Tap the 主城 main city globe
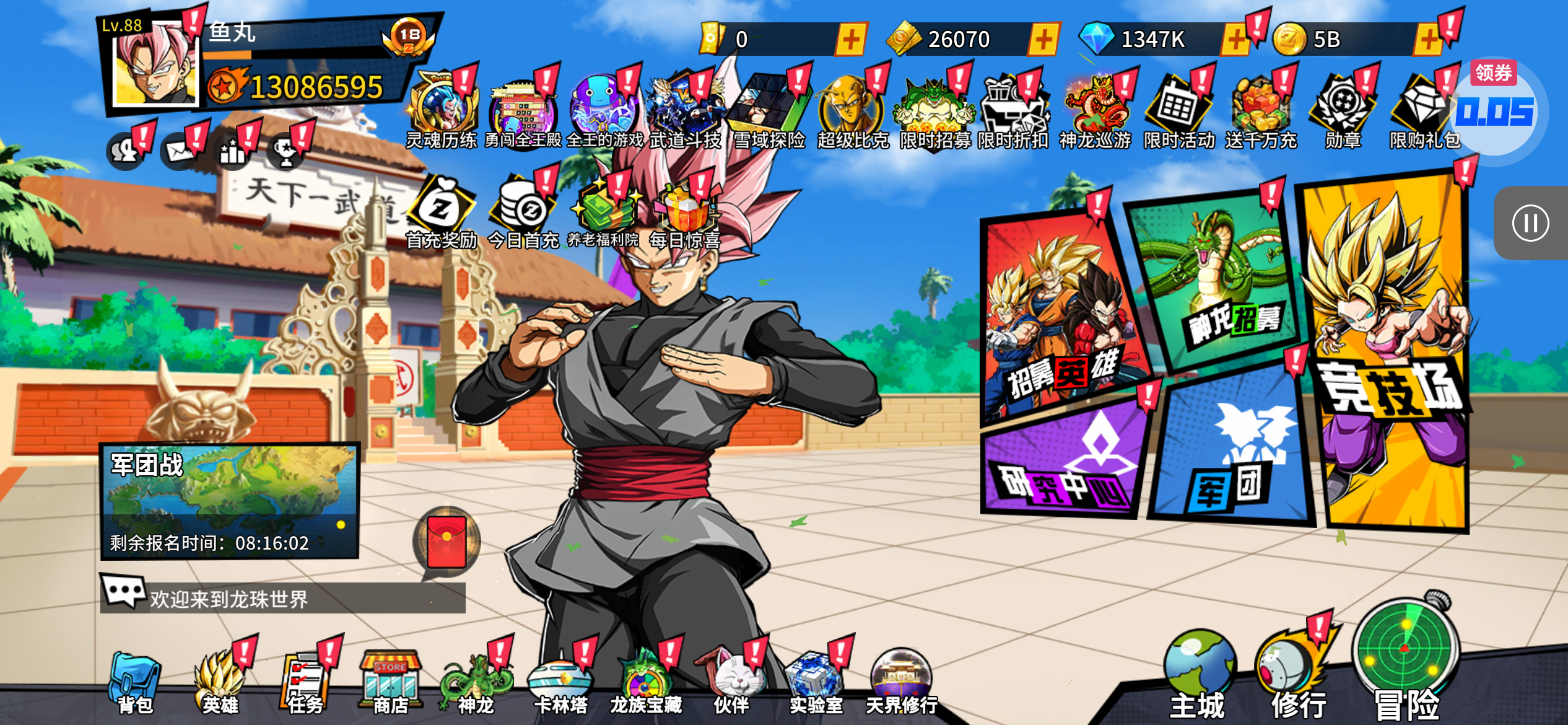This screenshot has width=1568, height=725. 1198,675
